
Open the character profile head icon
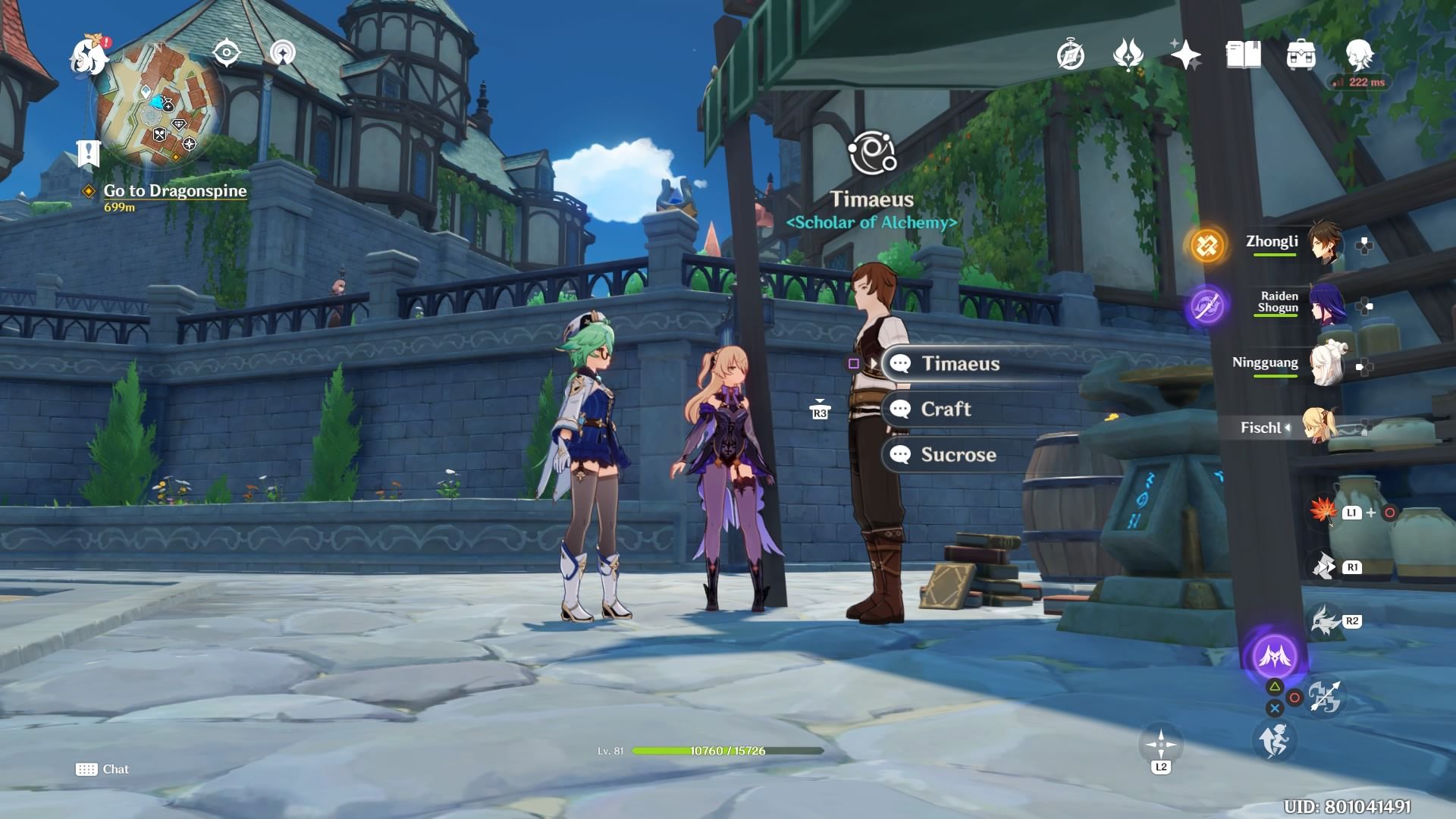[x=1358, y=55]
